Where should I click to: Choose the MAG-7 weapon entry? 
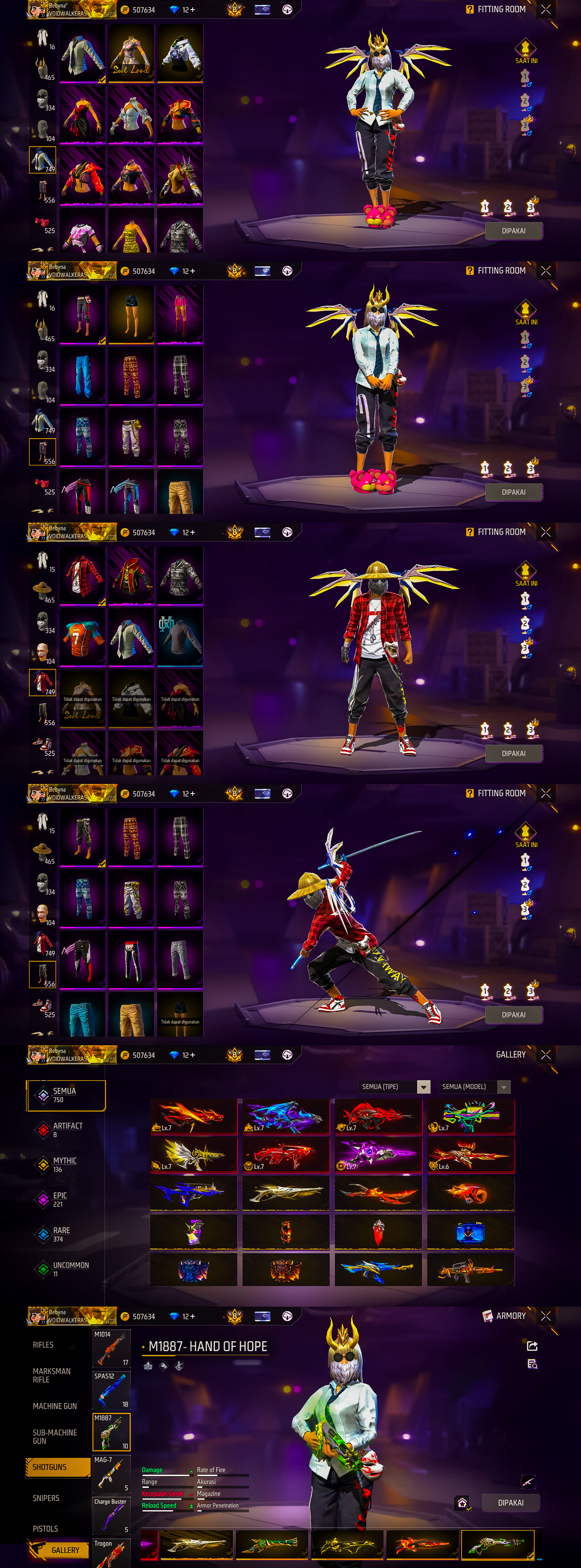tap(111, 1474)
